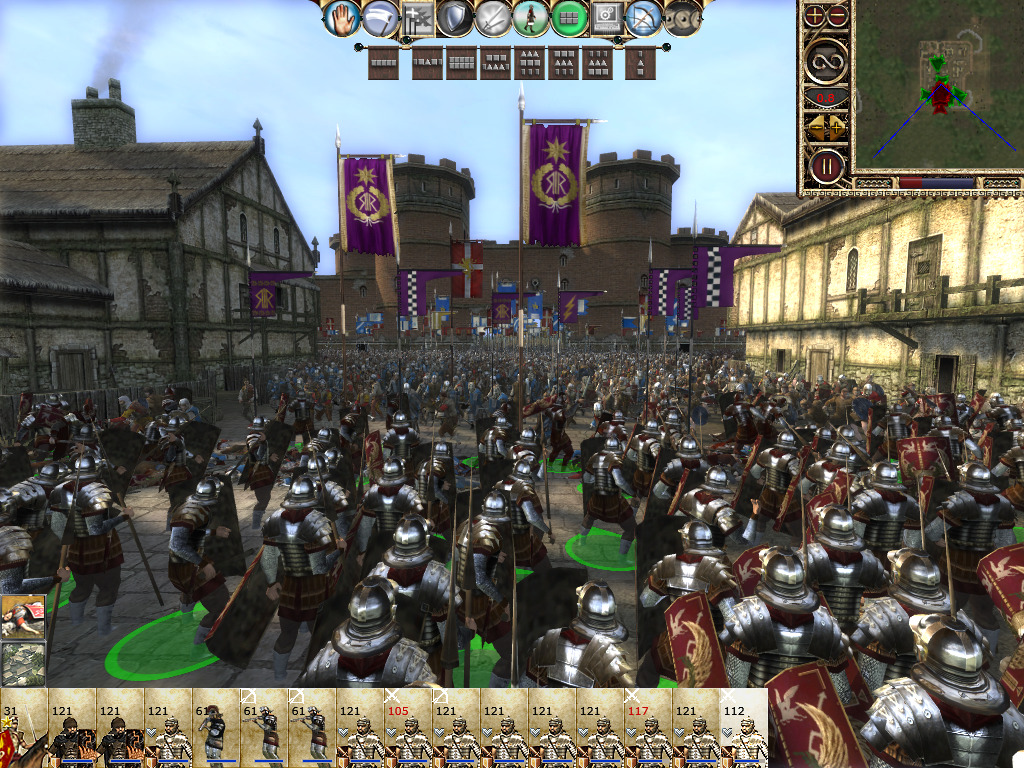The width and height of the screenshot is (1024, 768).
Task: Click the halt order open-hand icon
Action: [342, 17]
